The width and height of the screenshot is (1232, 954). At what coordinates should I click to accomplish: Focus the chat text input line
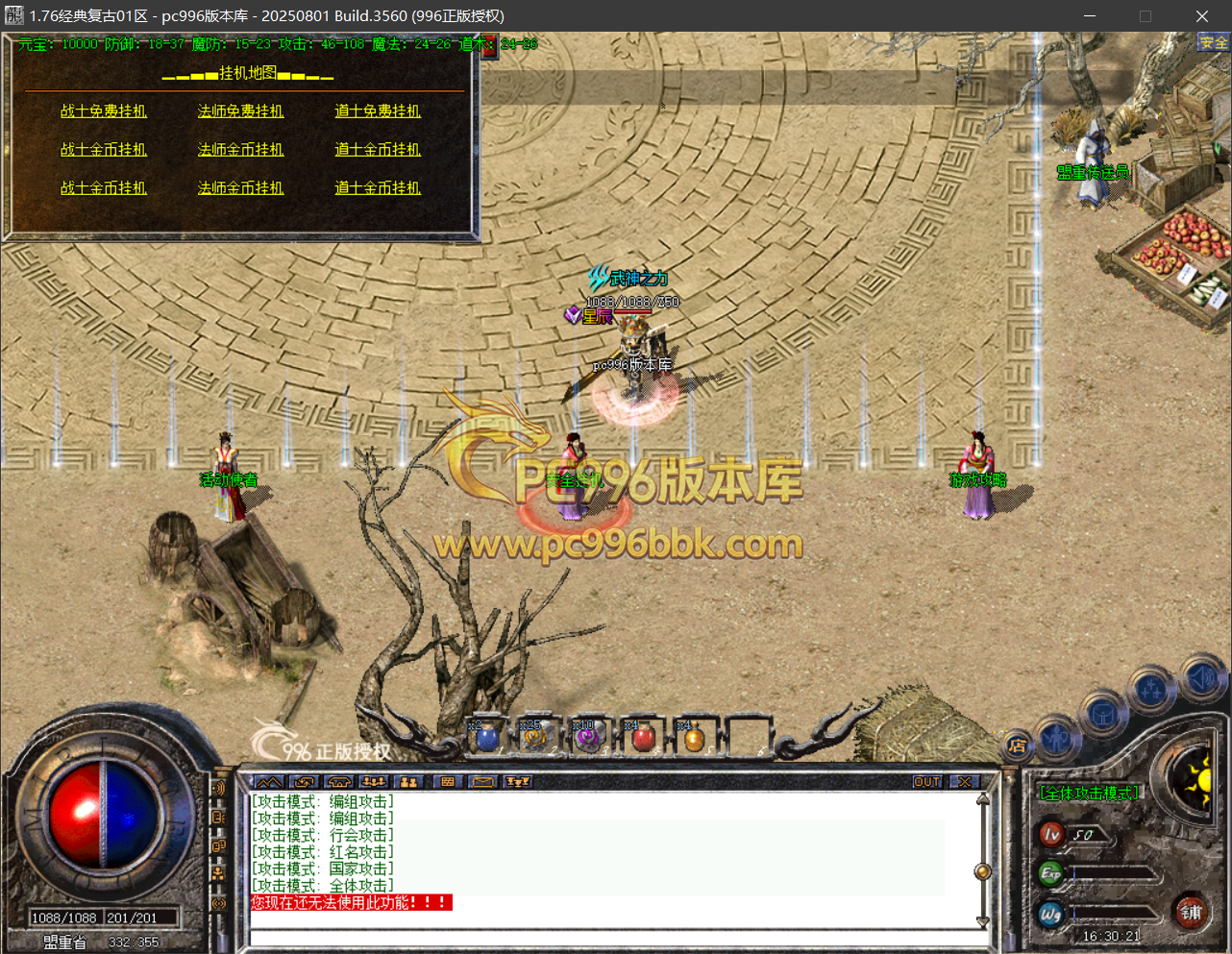click(x=615, y=938)
